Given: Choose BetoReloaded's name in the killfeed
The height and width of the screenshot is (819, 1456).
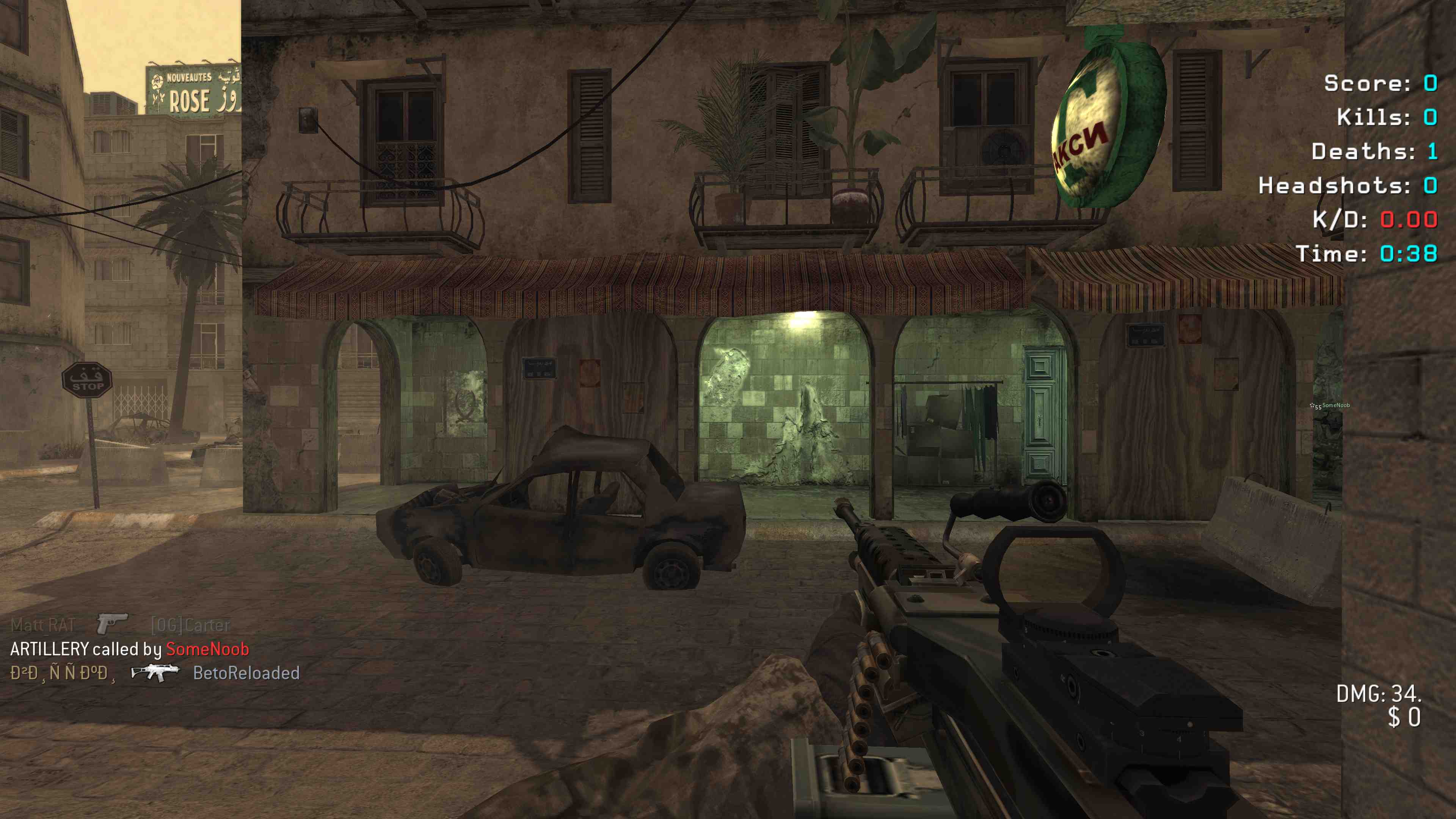Looking at the screenshot, I should coord(246,673).
